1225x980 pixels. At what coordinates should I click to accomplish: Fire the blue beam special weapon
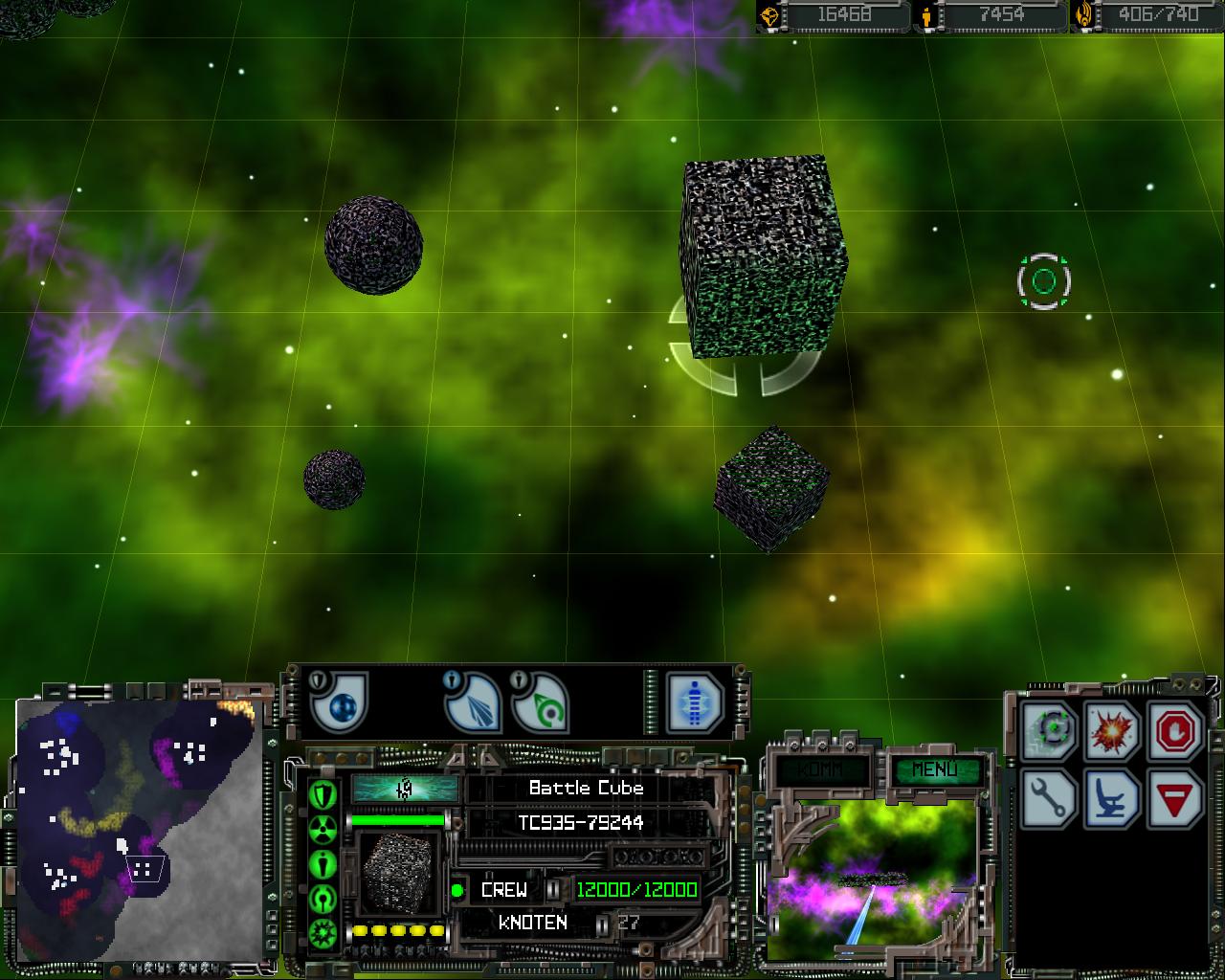[474, 703]
